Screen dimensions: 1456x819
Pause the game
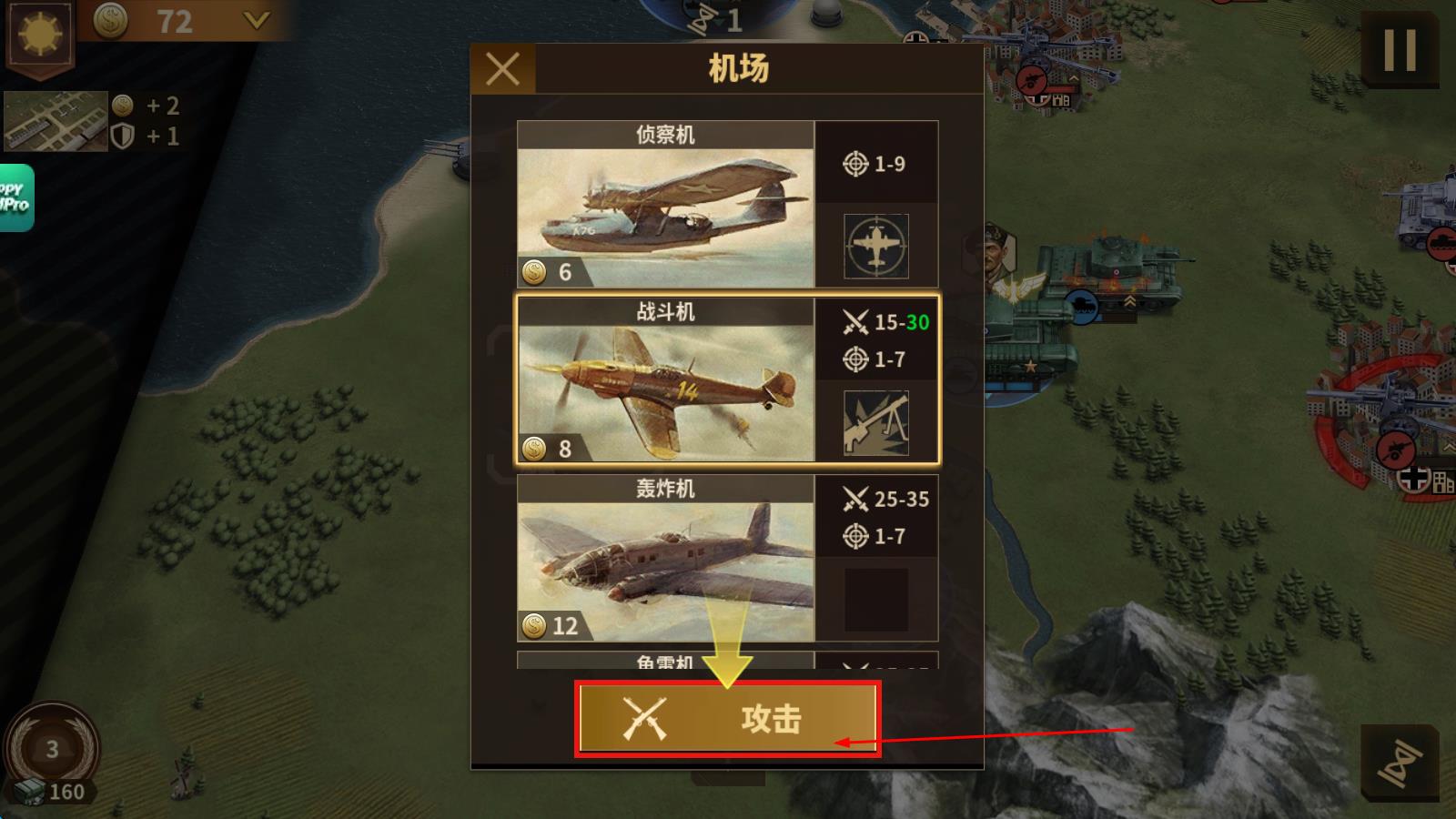(x=1399, y=51)
